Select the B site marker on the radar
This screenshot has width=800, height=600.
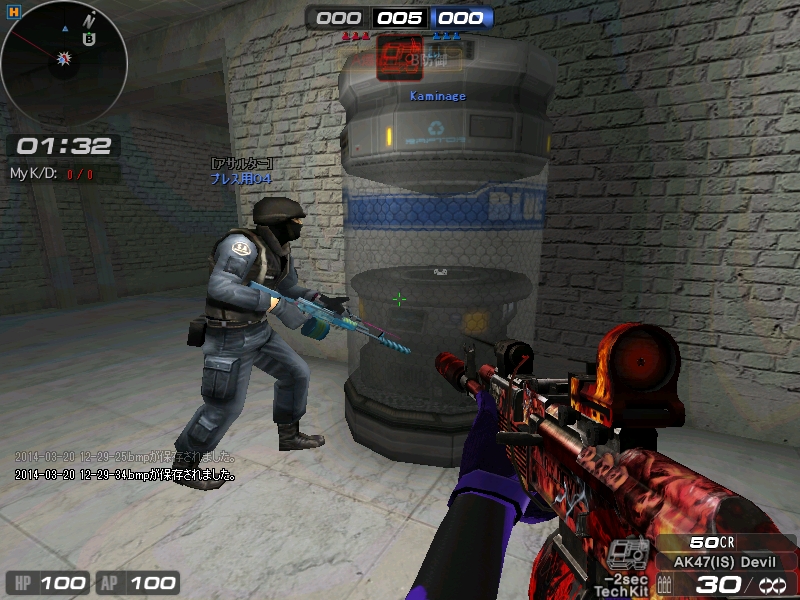tap(90, 40)
